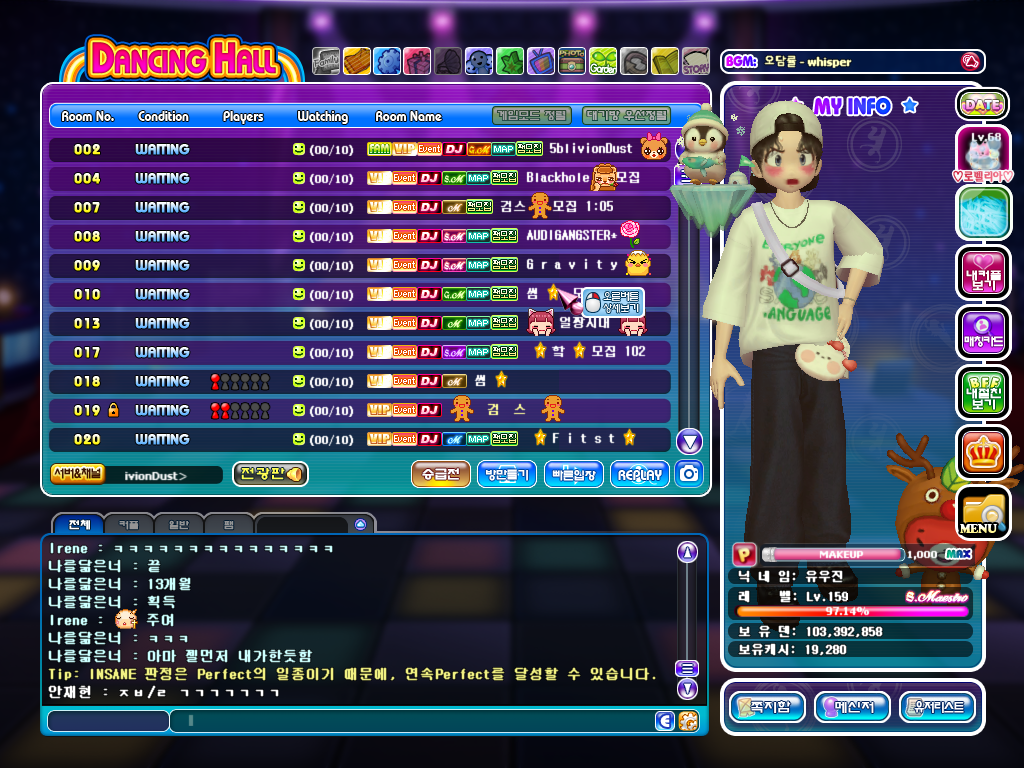Toggle the 전광판 billboard button
The image size is (1024, 768).
point(270,474)
